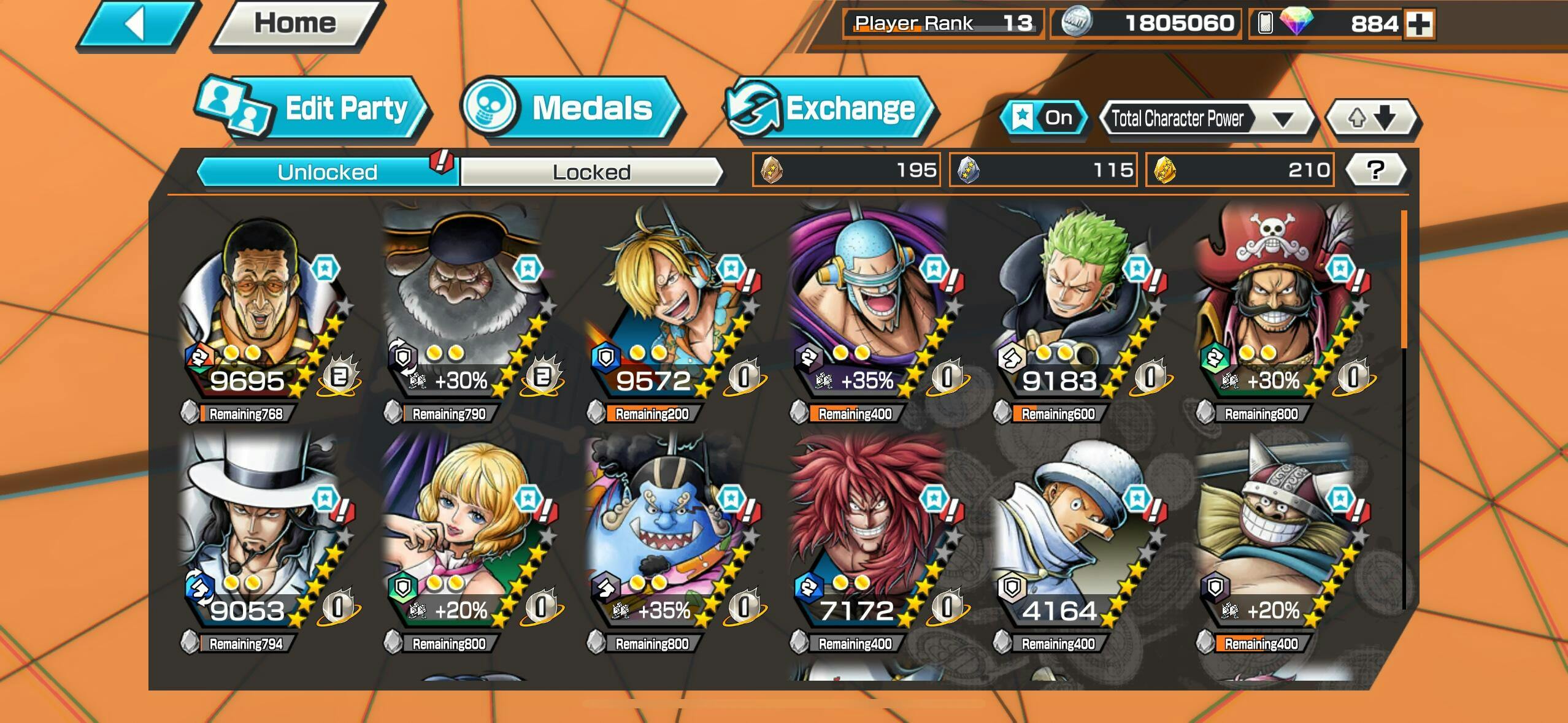Image resolution: width=1568 pixels, height=723 pixels.
Task: Open the Edit Party menu
Action: tap(313, 109)
